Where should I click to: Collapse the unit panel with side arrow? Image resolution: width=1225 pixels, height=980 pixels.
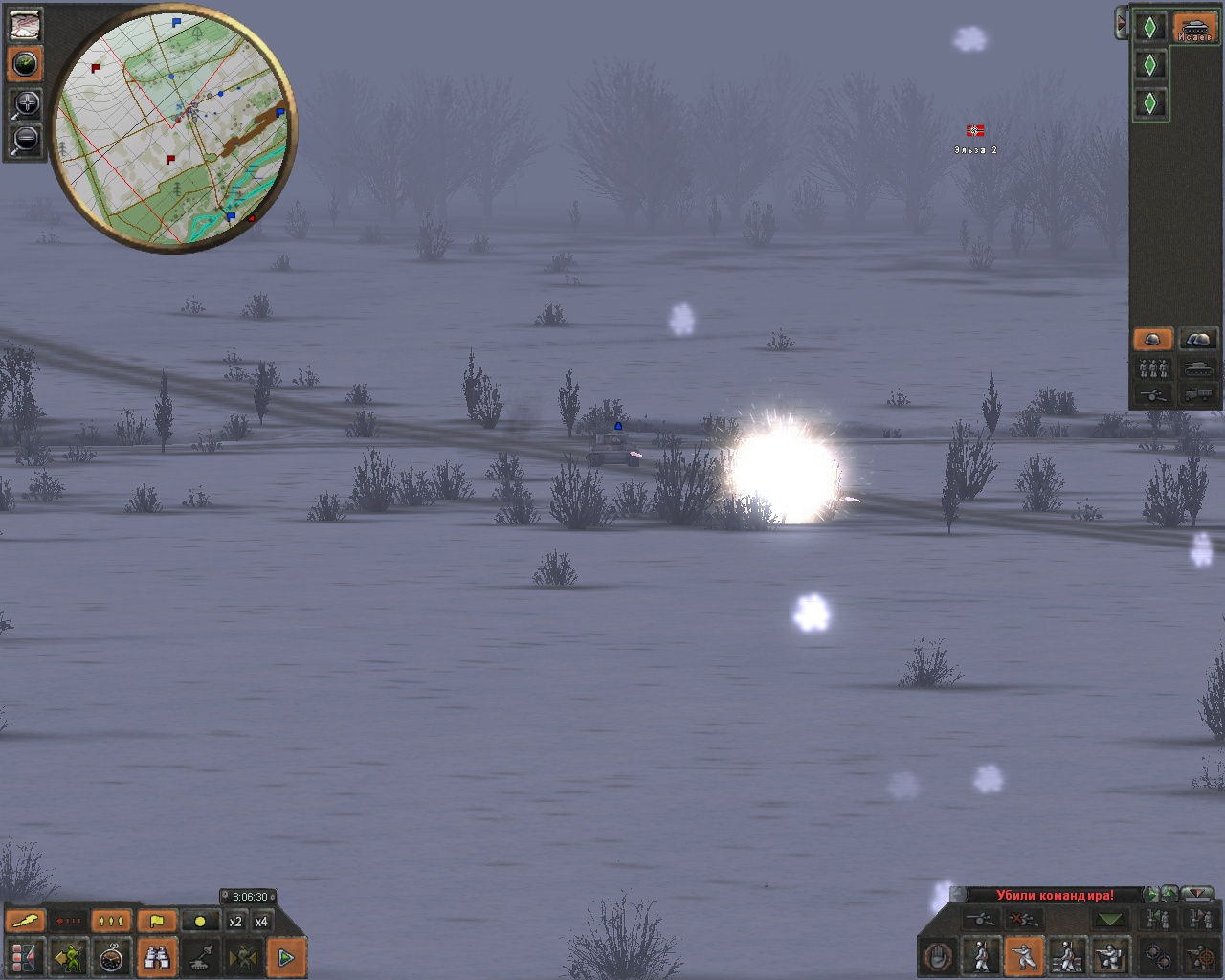pos(1121,24)
